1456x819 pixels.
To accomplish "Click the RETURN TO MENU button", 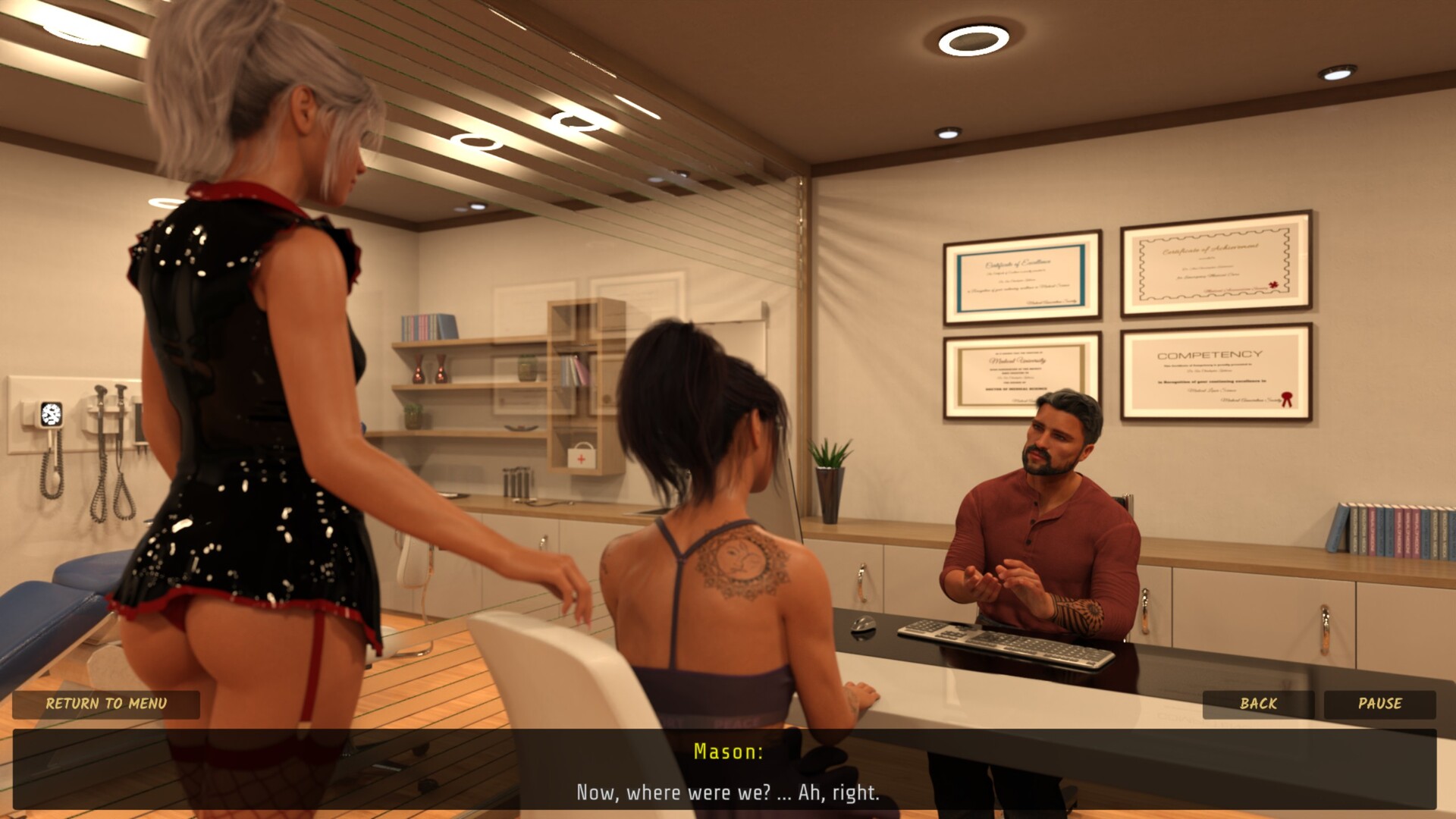I will (106, 704).
